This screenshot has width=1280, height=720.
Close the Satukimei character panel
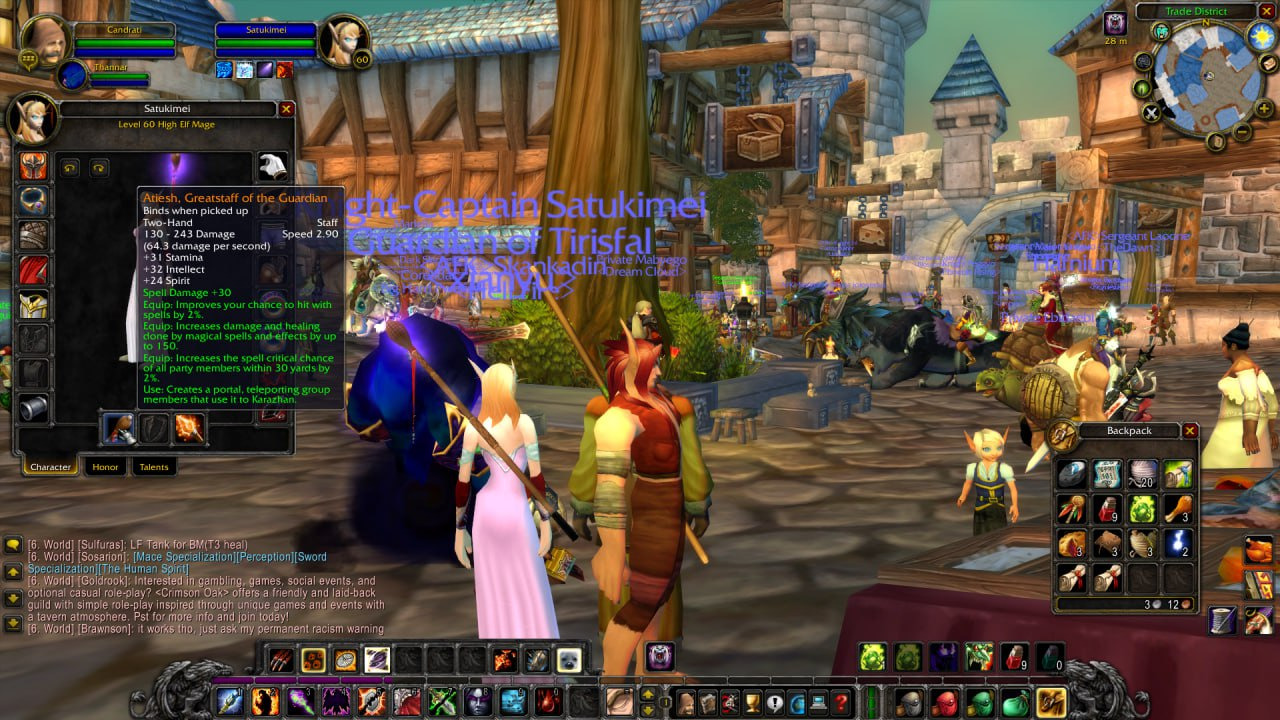(286, 109)
